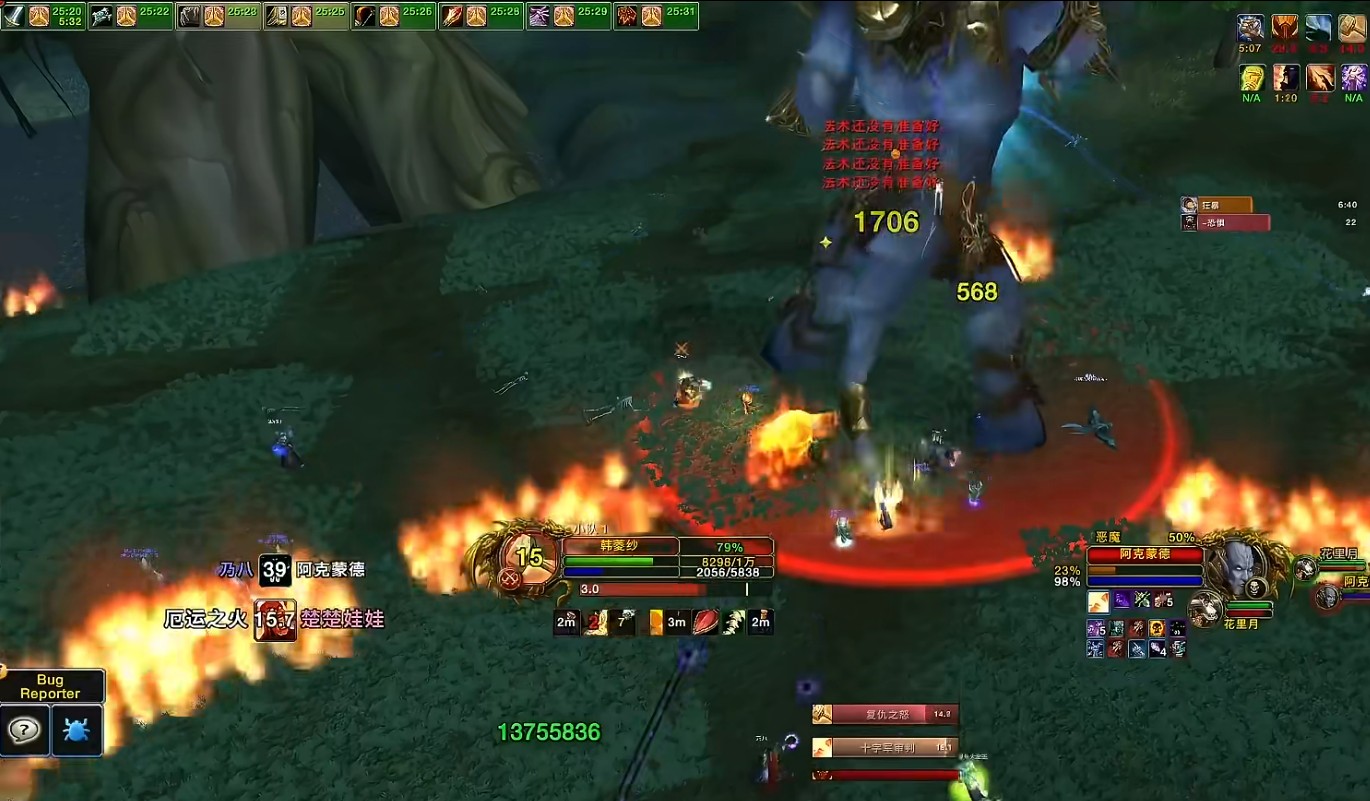Select the armored dwarf cooldown icon

tap(1251, 27)
